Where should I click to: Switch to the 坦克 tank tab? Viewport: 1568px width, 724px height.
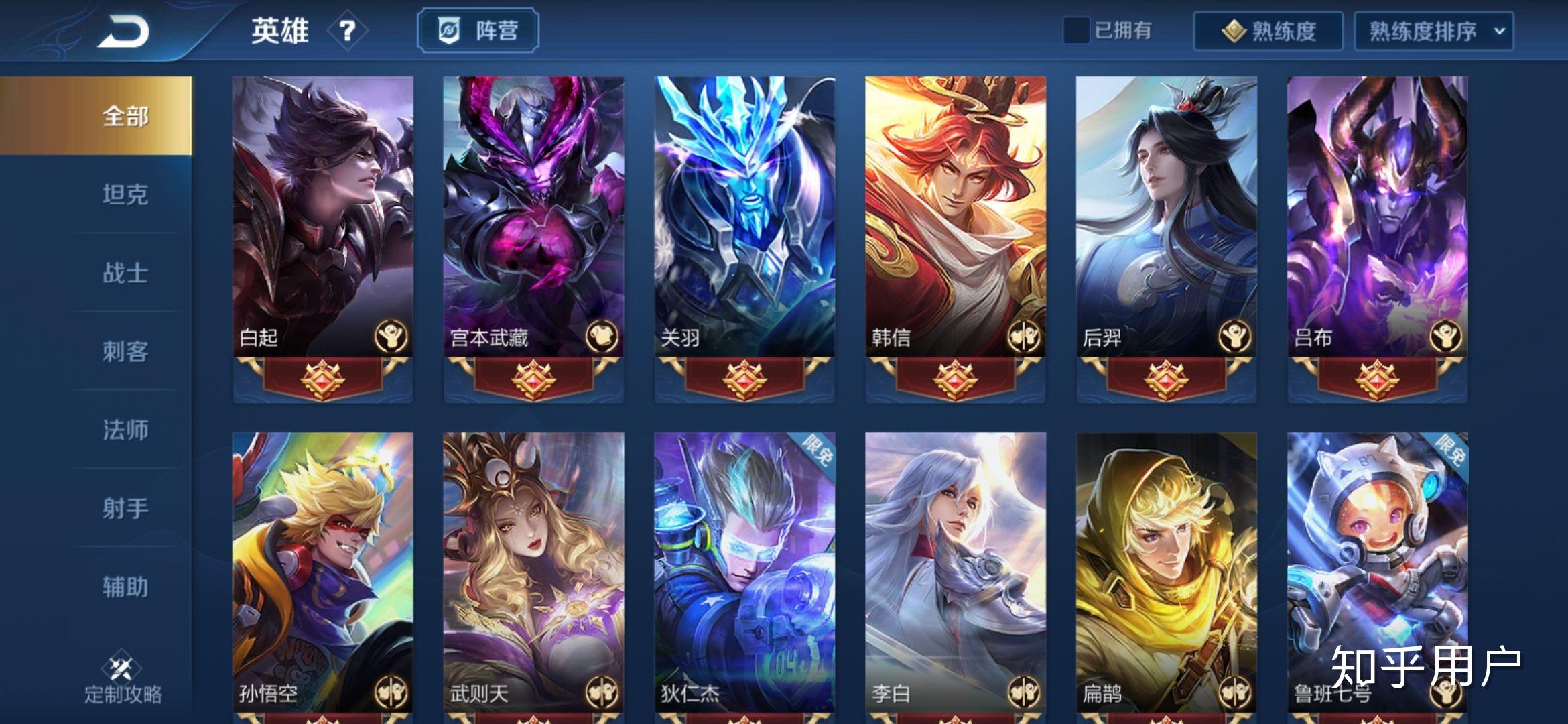[125, 194]
